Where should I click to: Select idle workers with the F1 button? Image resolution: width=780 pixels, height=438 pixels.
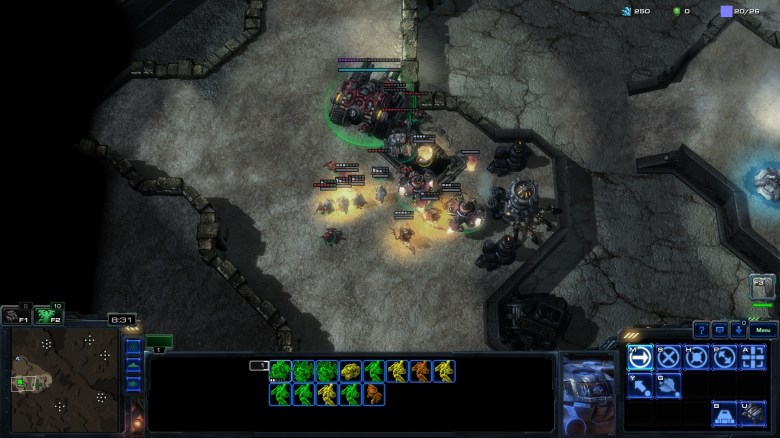tap(14, 316)
